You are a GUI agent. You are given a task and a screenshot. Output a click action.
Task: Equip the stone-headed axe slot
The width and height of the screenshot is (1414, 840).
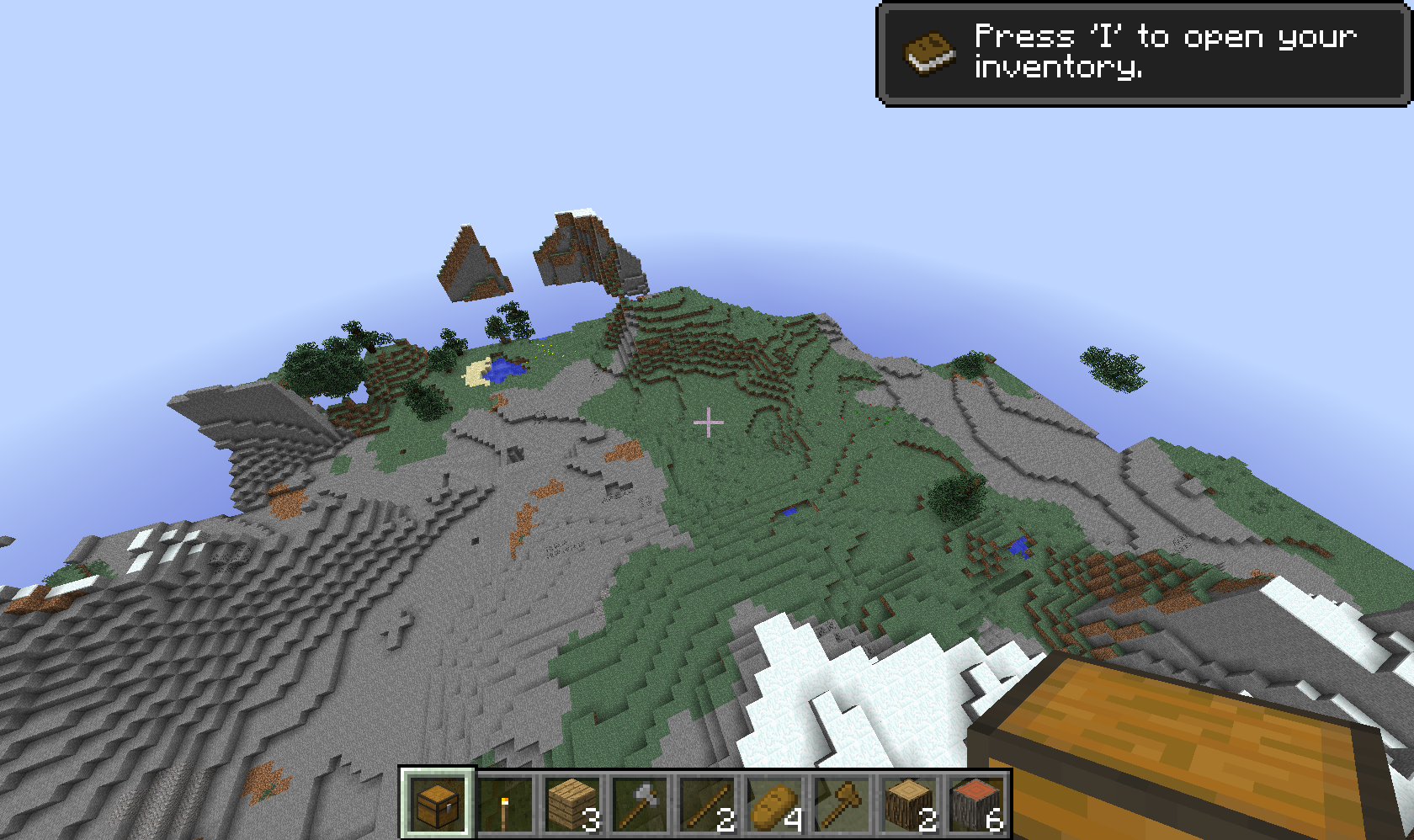[x=640, y=804]
